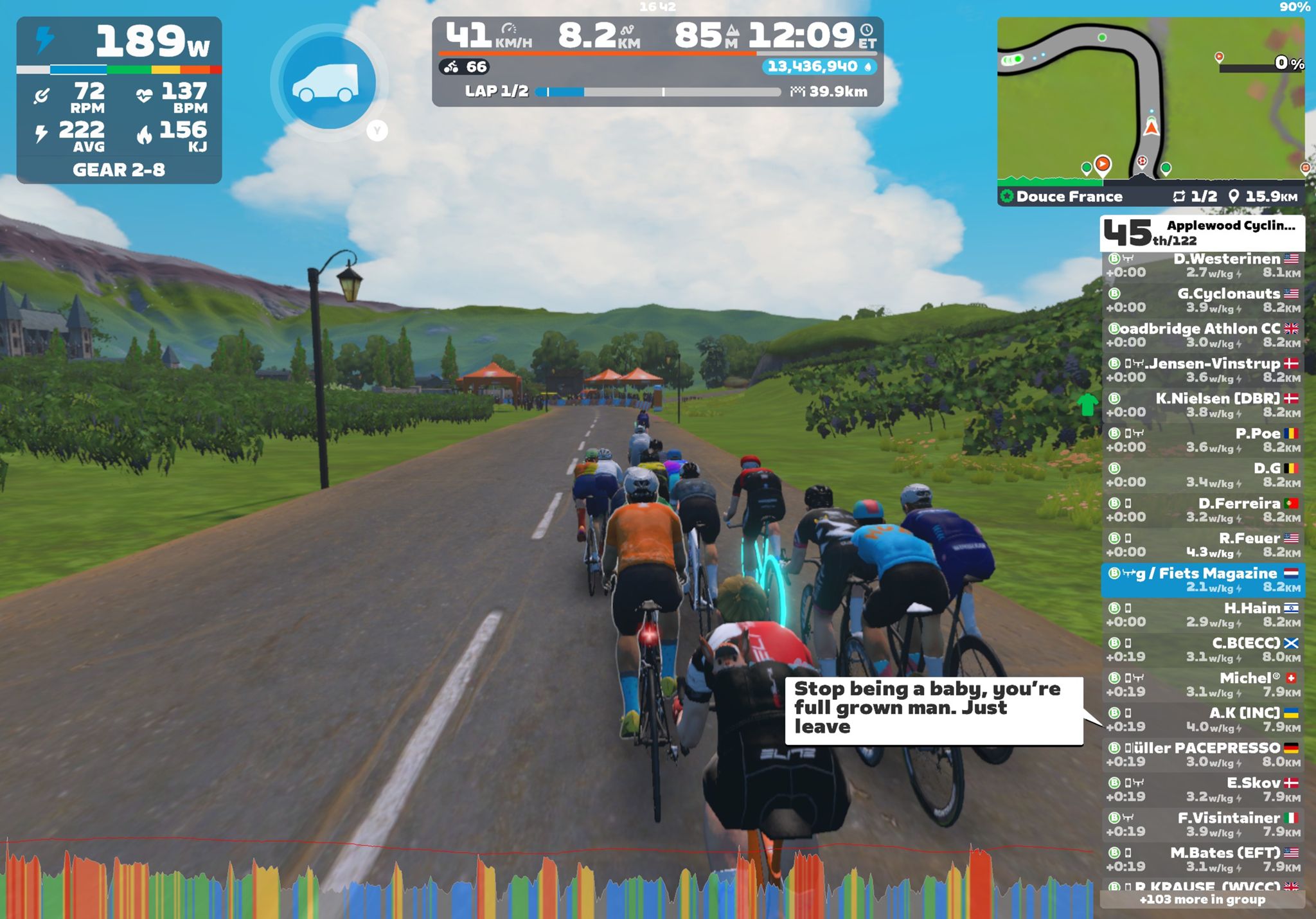Select D.Ferreira rider entry
Screen dimensions: 1316x919
(1202, 510)
